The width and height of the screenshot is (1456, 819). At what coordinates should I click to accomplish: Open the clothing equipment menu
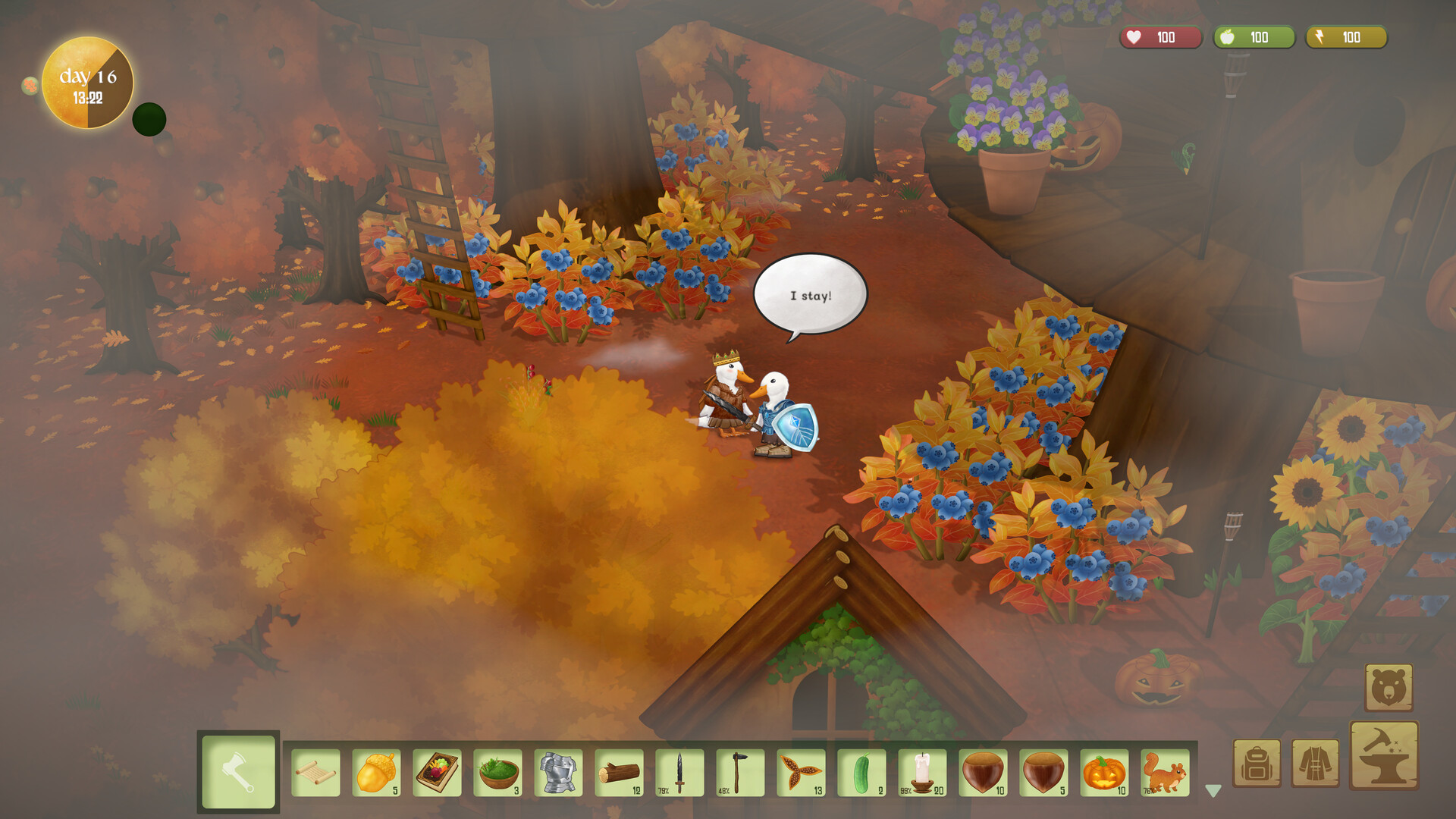[x=1315, y=764]
